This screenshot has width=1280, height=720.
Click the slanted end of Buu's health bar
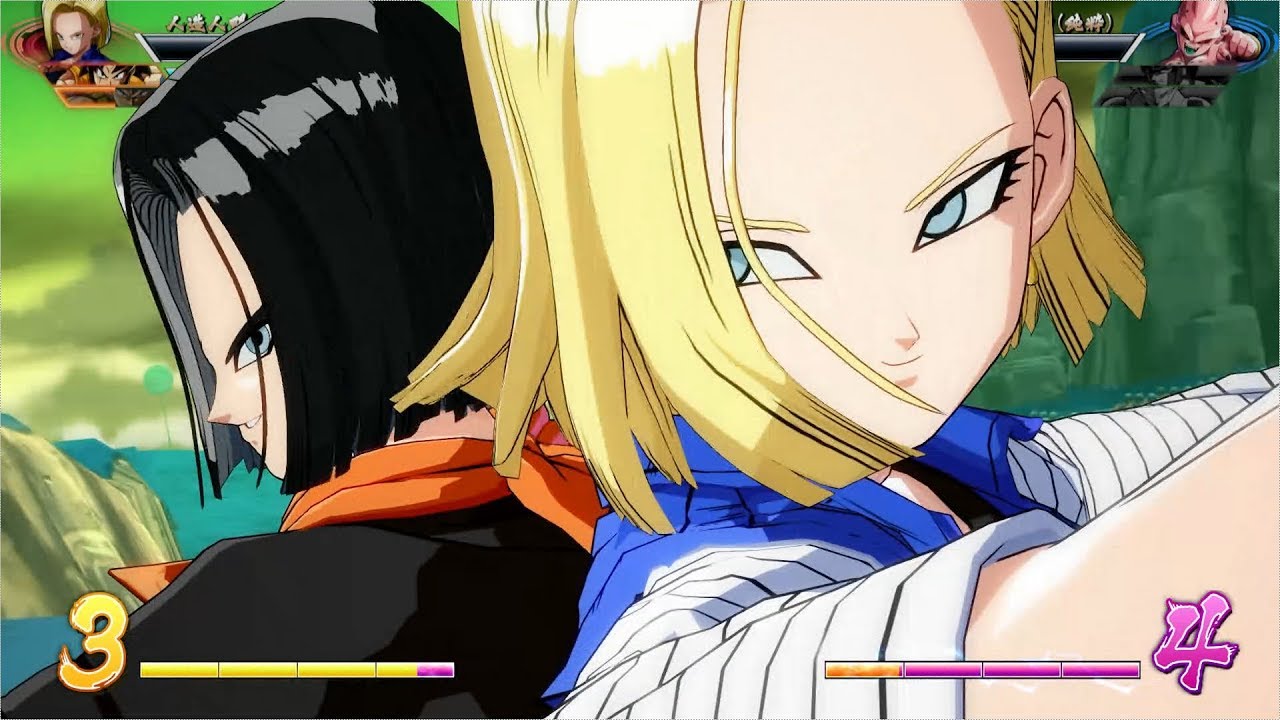point(1132,46)
